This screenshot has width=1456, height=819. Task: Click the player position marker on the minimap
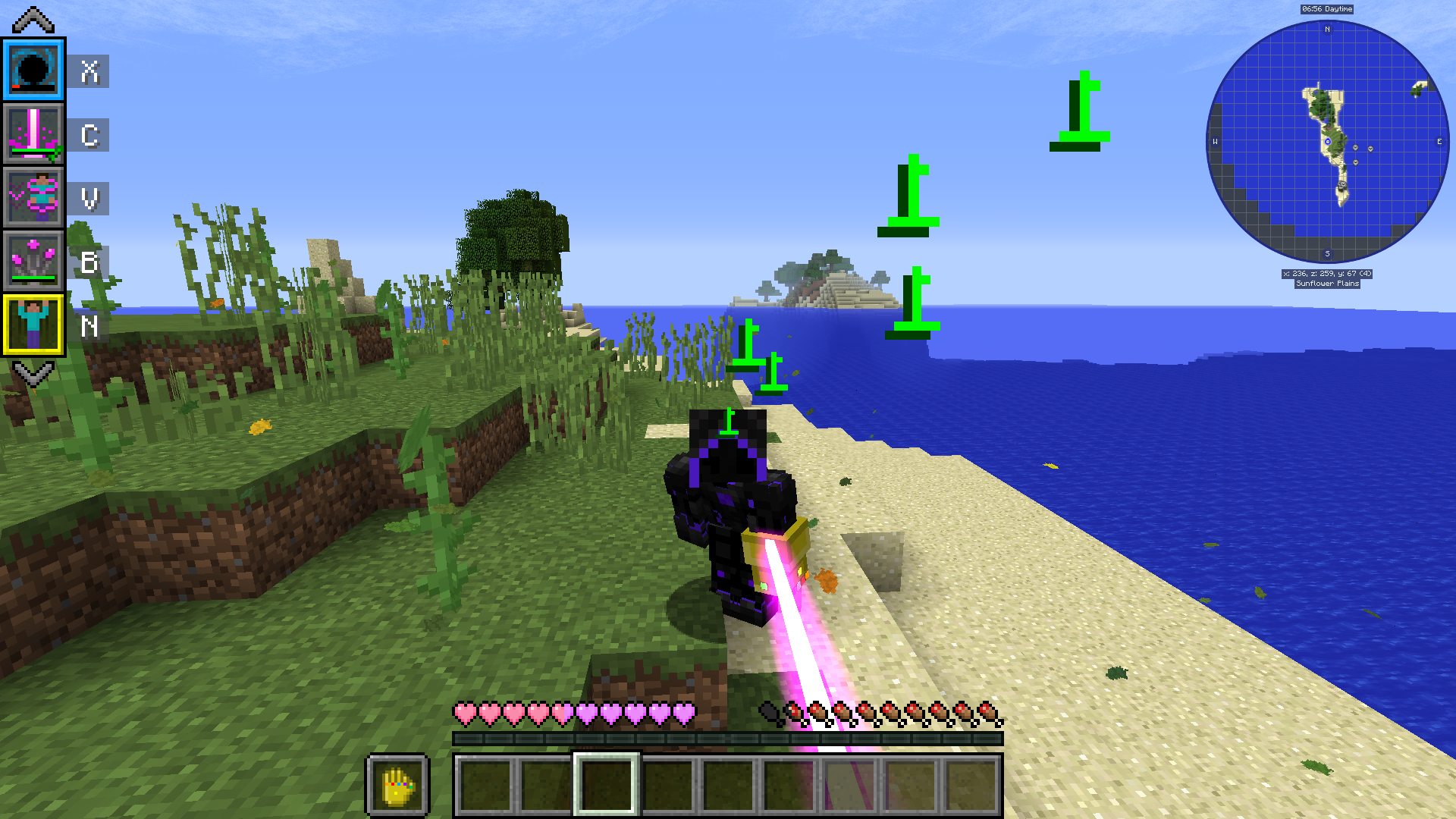1329,140
